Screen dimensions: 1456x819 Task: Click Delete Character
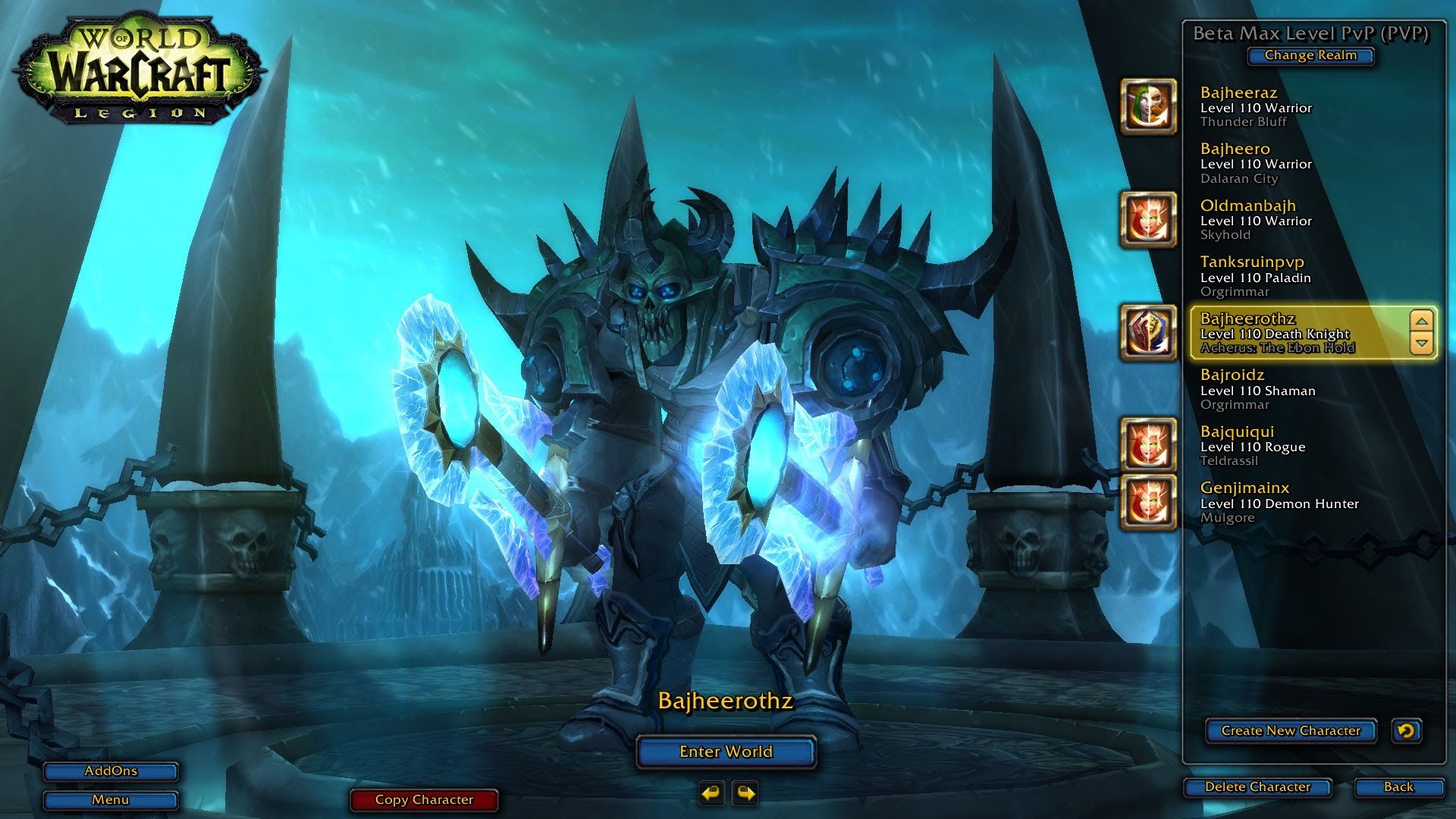pyautogui.click(x=1258, y=787)
